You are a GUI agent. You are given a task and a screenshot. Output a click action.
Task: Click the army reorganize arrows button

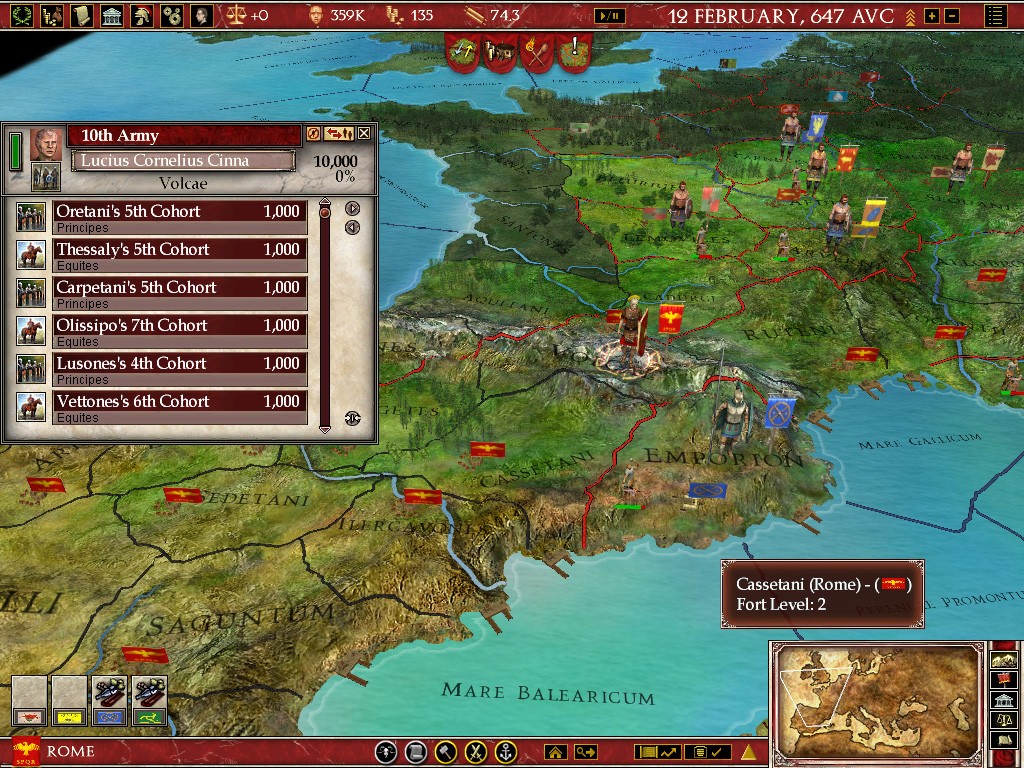[339, 134]
